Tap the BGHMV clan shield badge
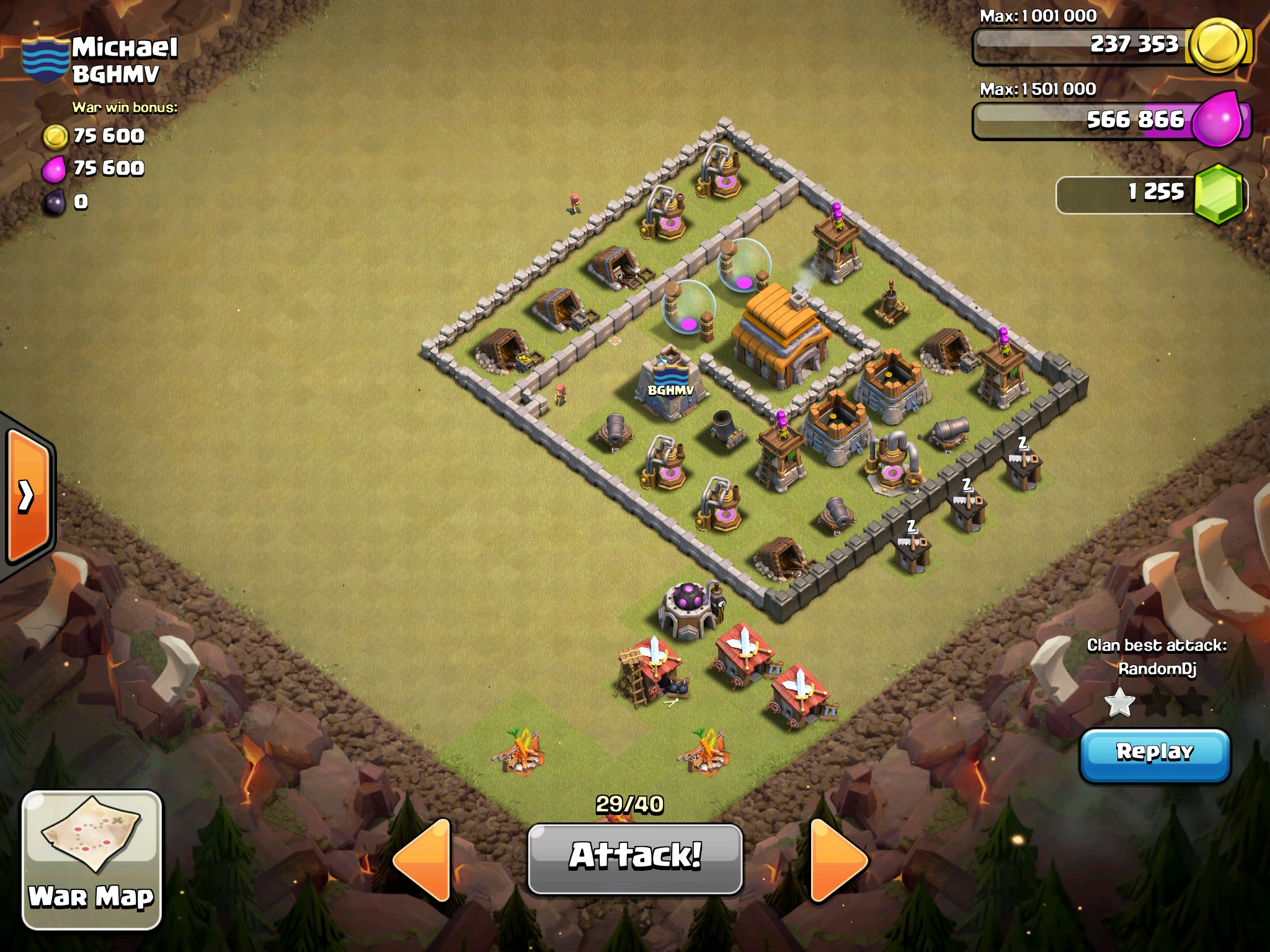Image resolution: width=1270 pixels, height=952 pixels. click(45, 60)
